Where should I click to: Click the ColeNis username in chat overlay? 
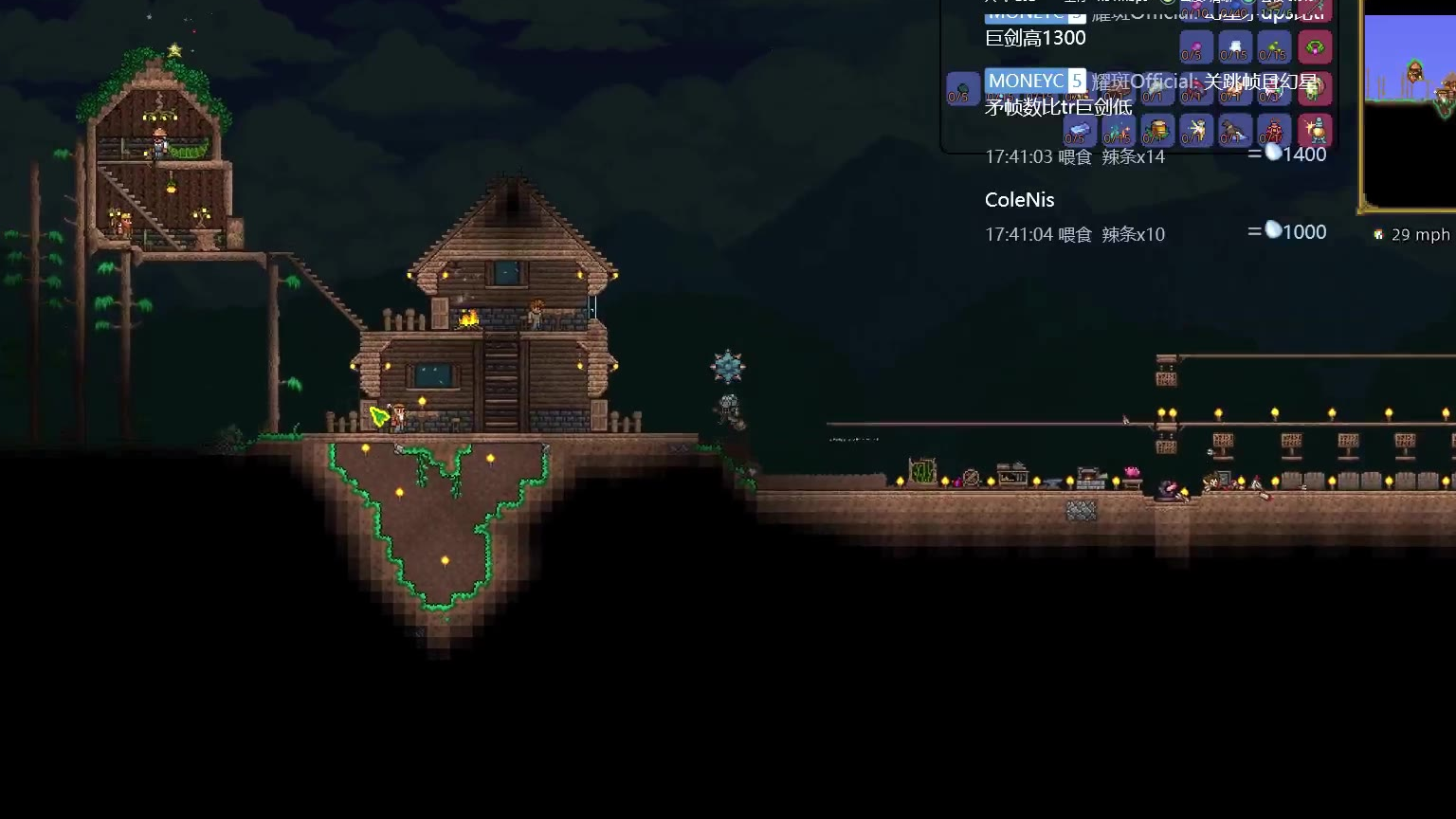point(1019,200)
